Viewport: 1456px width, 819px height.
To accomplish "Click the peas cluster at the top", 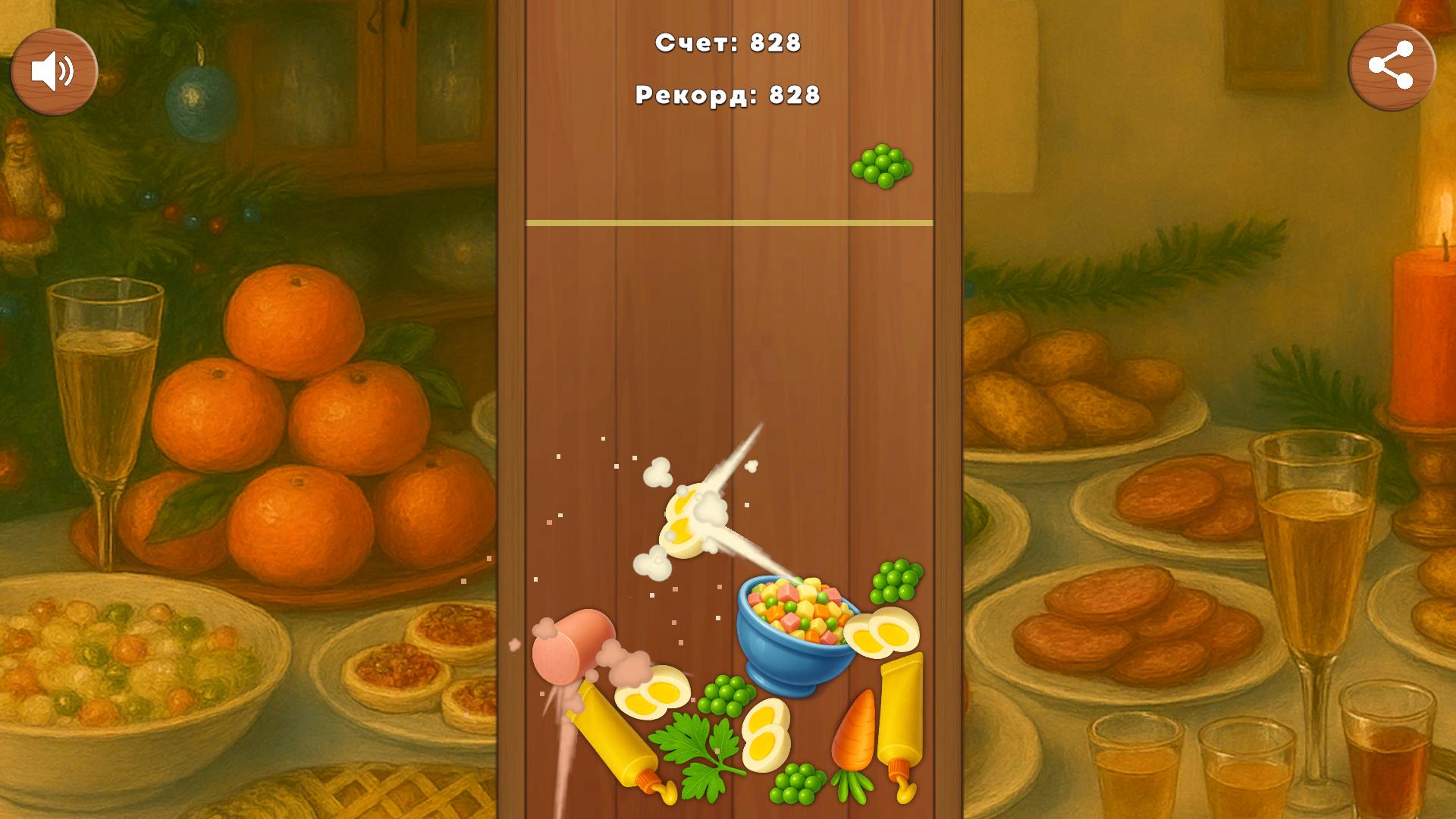I will pyautogui.click(x=882, y=163).
